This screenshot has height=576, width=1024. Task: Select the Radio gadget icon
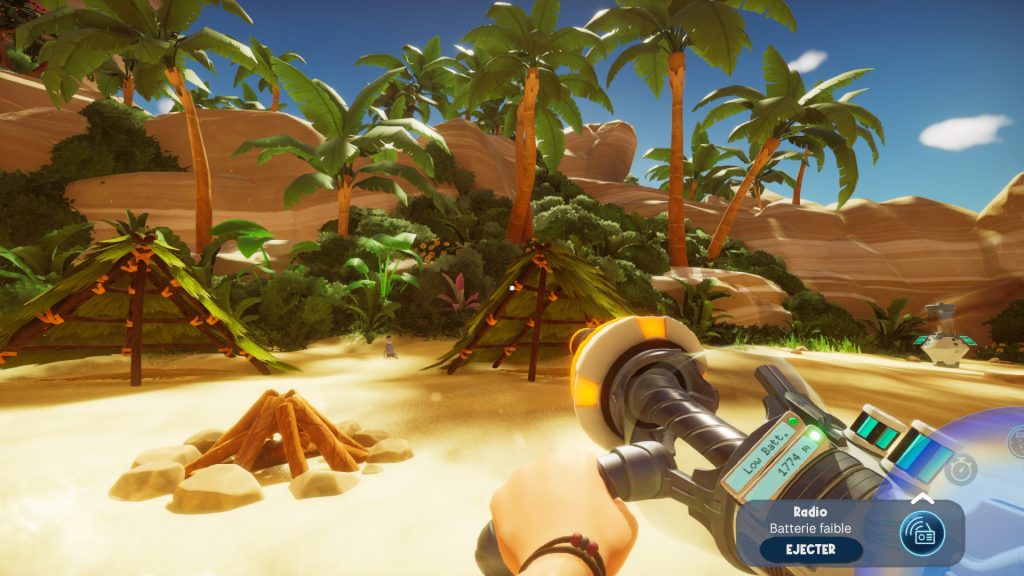[921, 534]
